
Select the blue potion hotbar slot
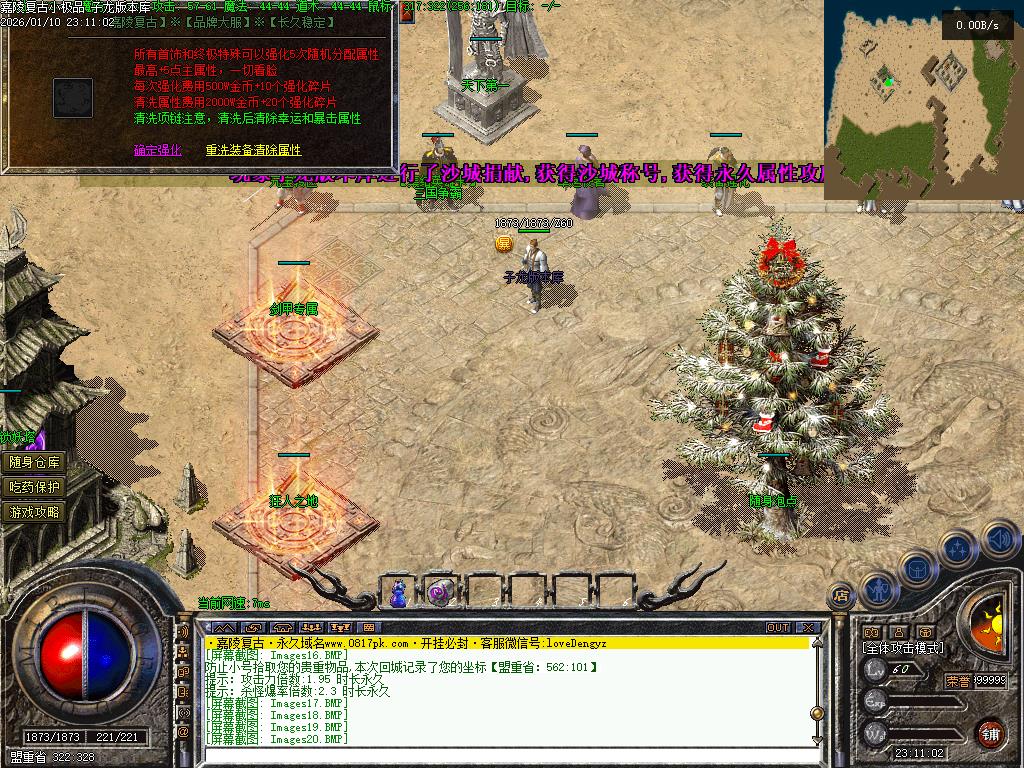coord(399,592)
